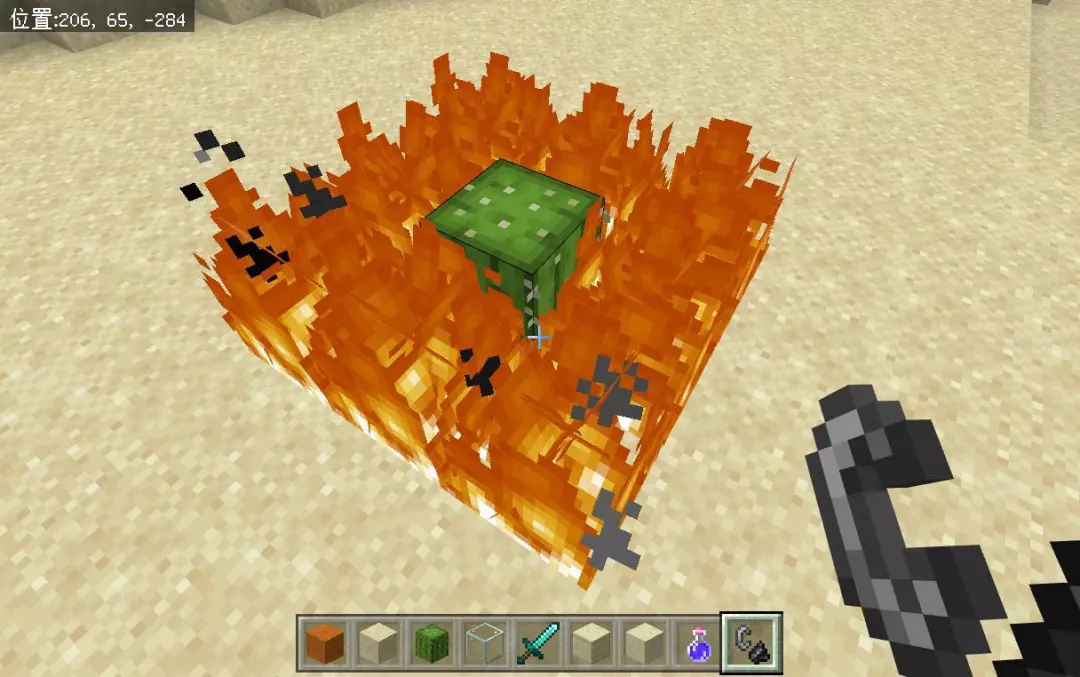This screenshot has height=677, width=1080.
Task: Click the flint and steel hotbar slot
Action: 751,642
